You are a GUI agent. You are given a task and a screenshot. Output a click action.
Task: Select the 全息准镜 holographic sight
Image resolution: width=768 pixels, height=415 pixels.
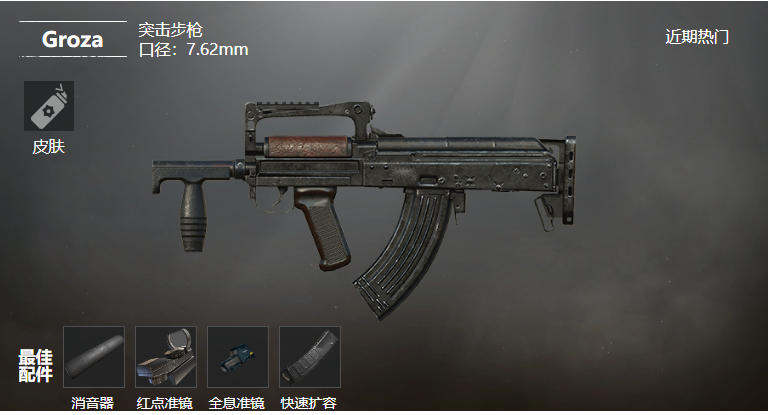coord(237,357)
